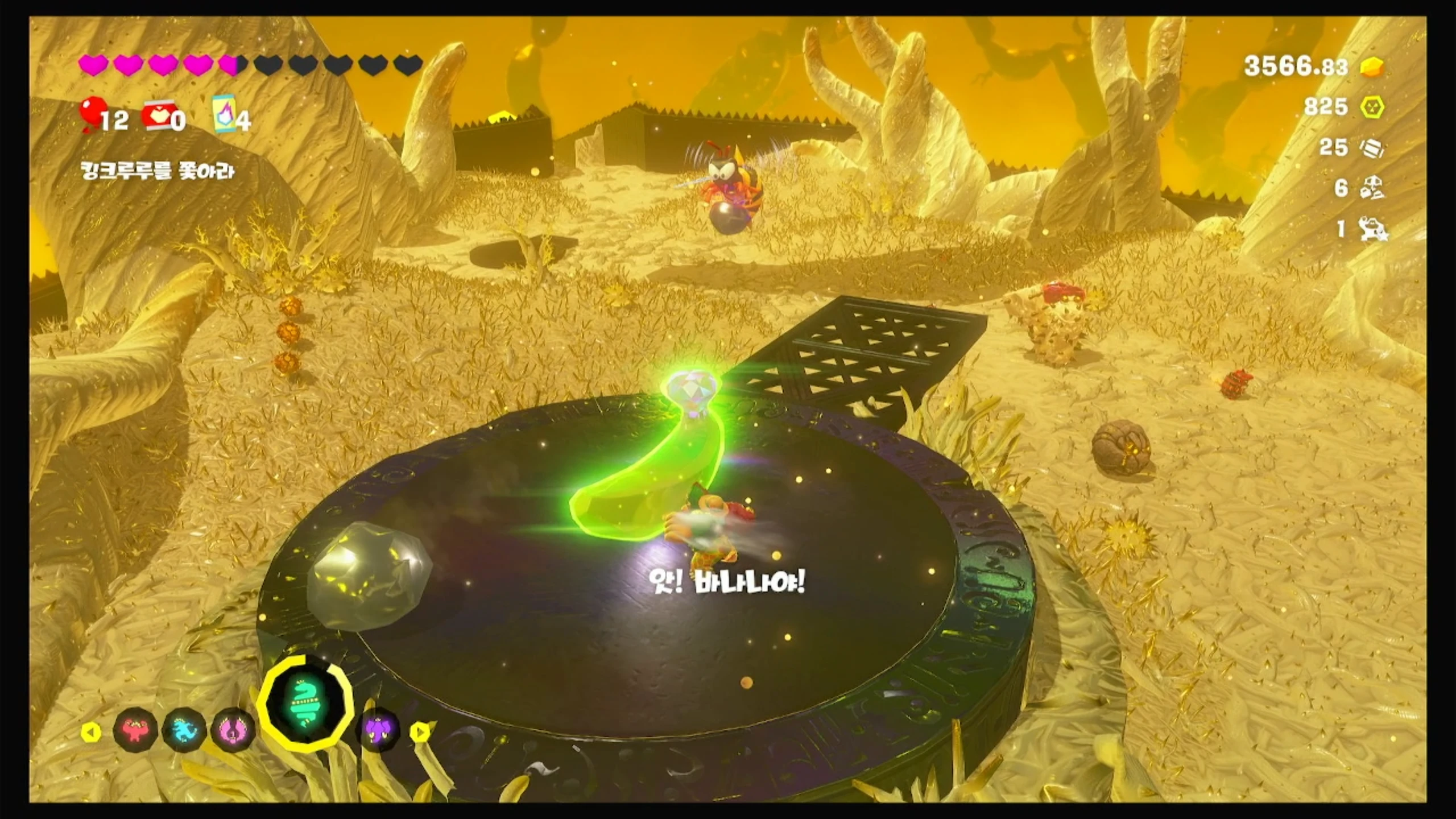Click the gold nugget currency icon
Image resolution: width=1456 pixels, height=819 pixels.
point(1372,67)
